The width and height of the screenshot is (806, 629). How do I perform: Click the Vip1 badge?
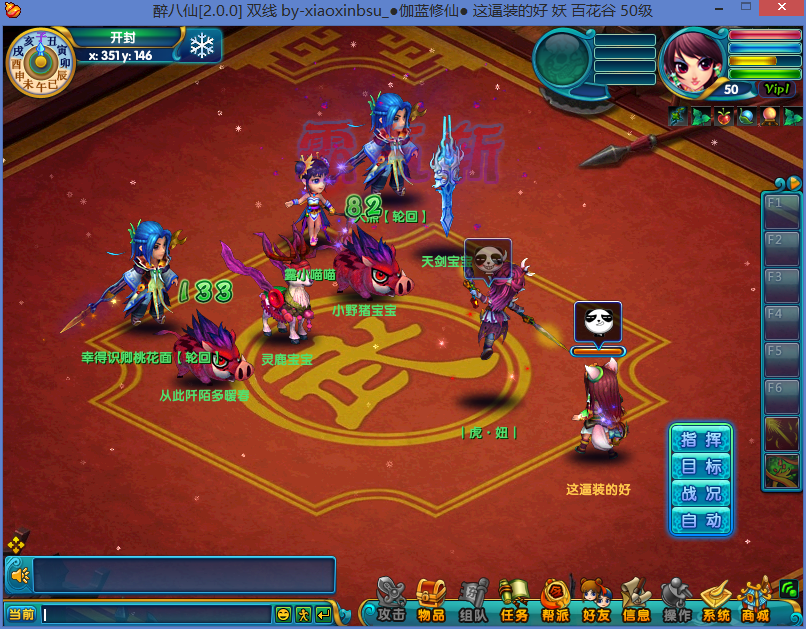tap(777, 89)
